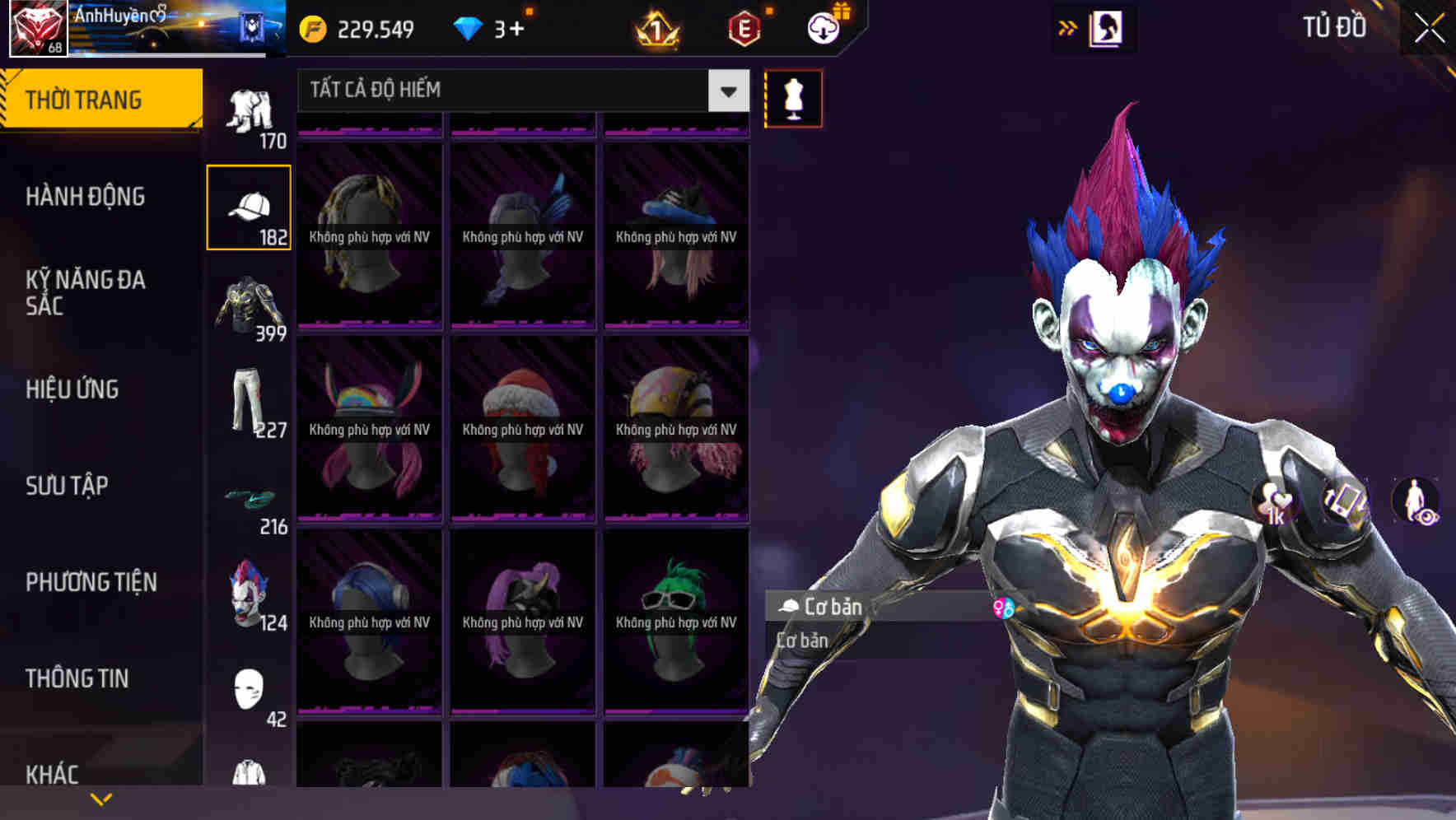Open the SƯU TẬP tab
This screenshot has height=820, width=1456.
click(x=66, y=486)
